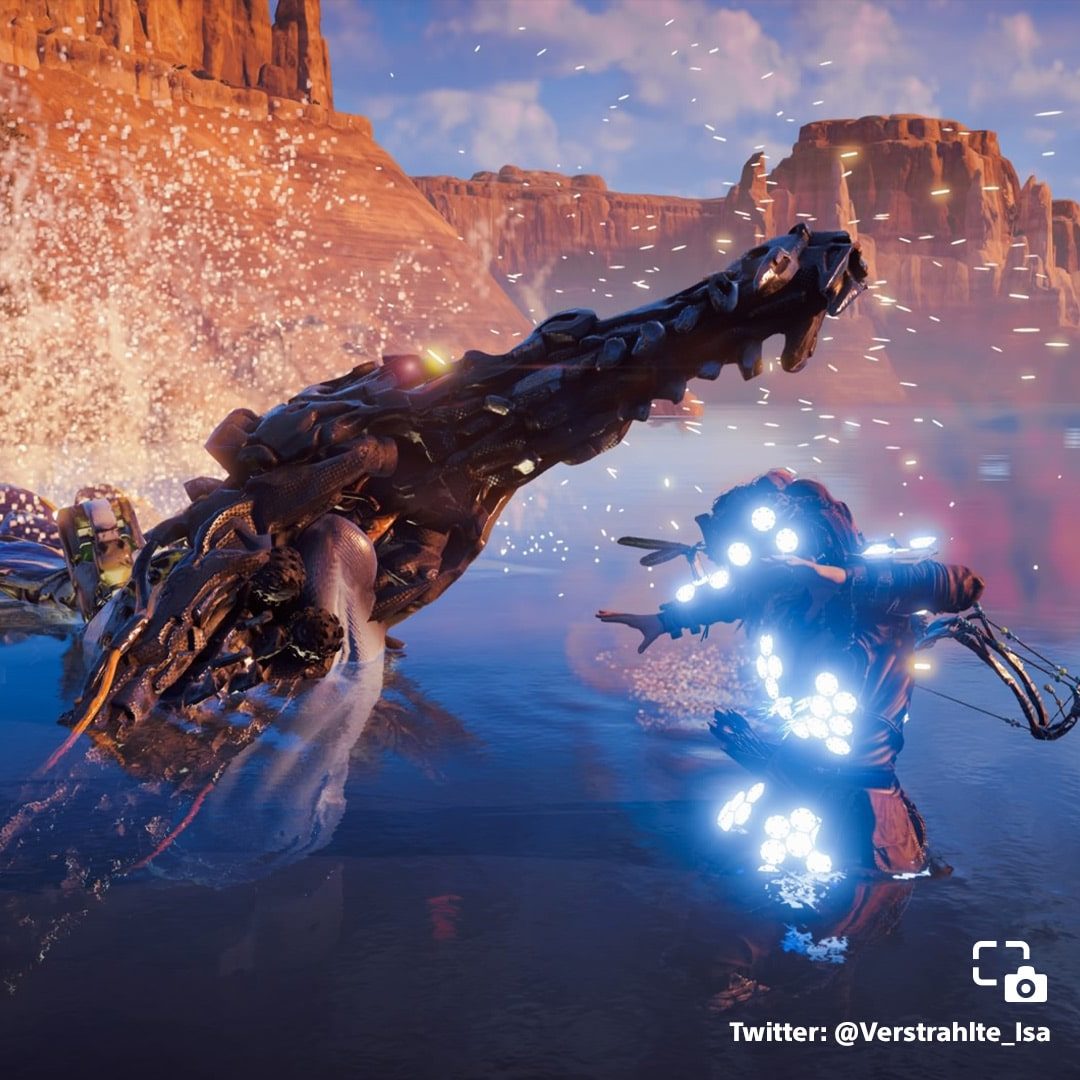Click the screenshot capture camera icon
Viewport: 1080px width, 1080px height.
coord(1009,971)
